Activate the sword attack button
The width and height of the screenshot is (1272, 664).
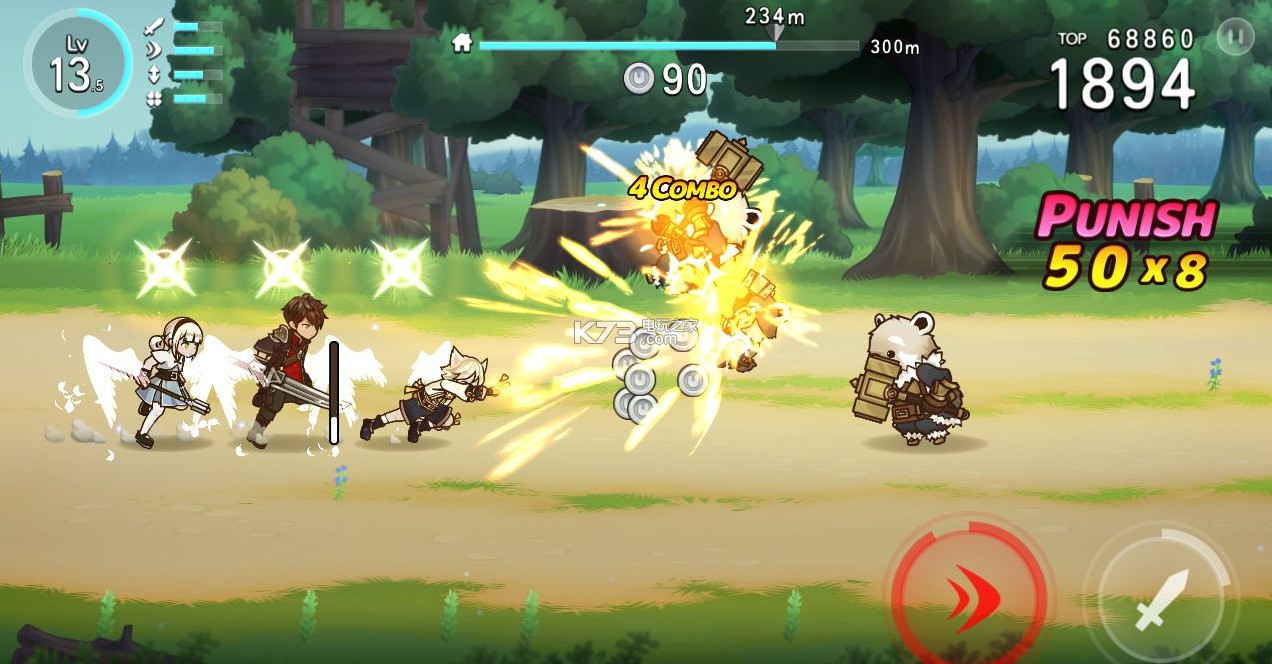click(1161, 600)
